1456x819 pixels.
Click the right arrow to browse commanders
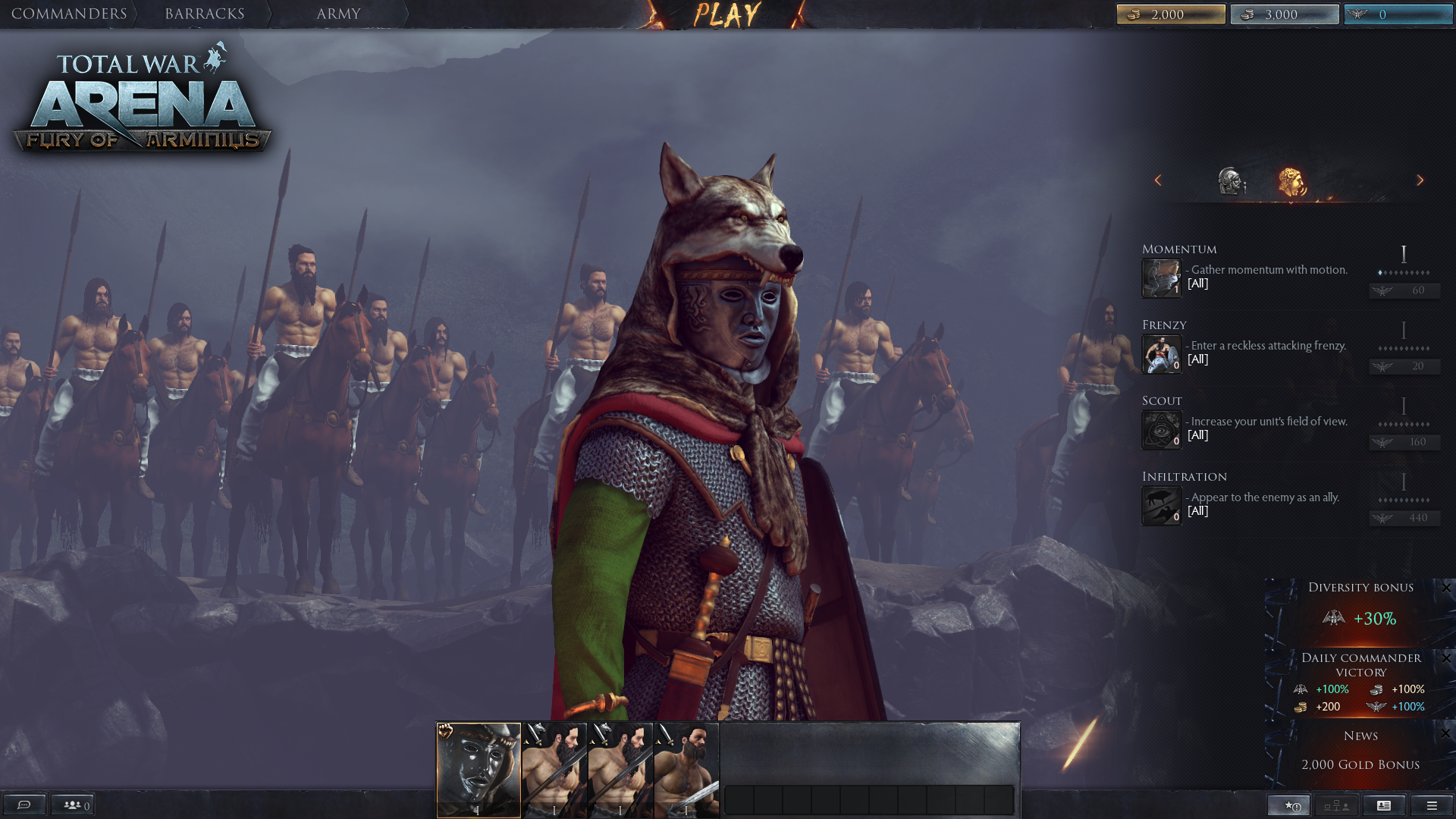point(1420,180)
